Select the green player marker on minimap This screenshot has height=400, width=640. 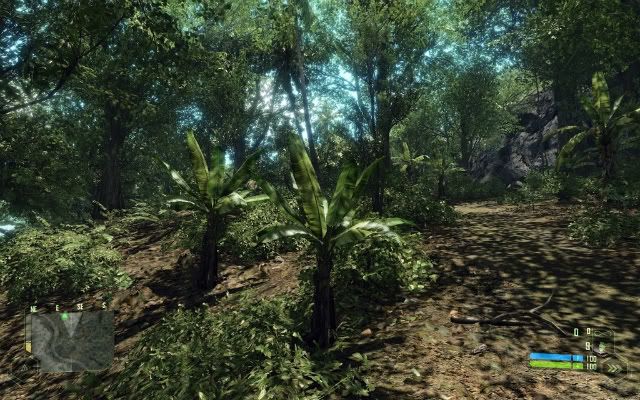point(65,317)
